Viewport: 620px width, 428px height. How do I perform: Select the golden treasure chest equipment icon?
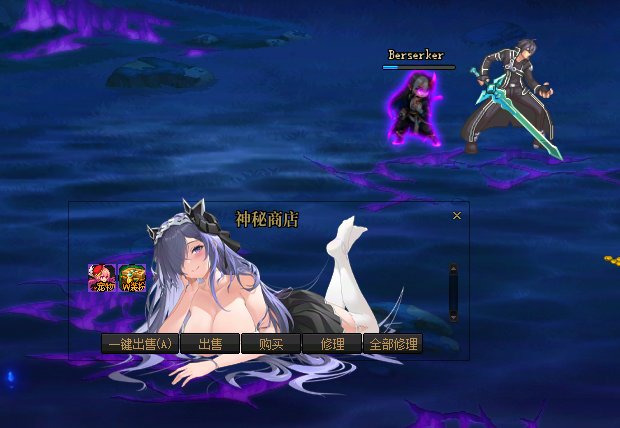[132, 278]
